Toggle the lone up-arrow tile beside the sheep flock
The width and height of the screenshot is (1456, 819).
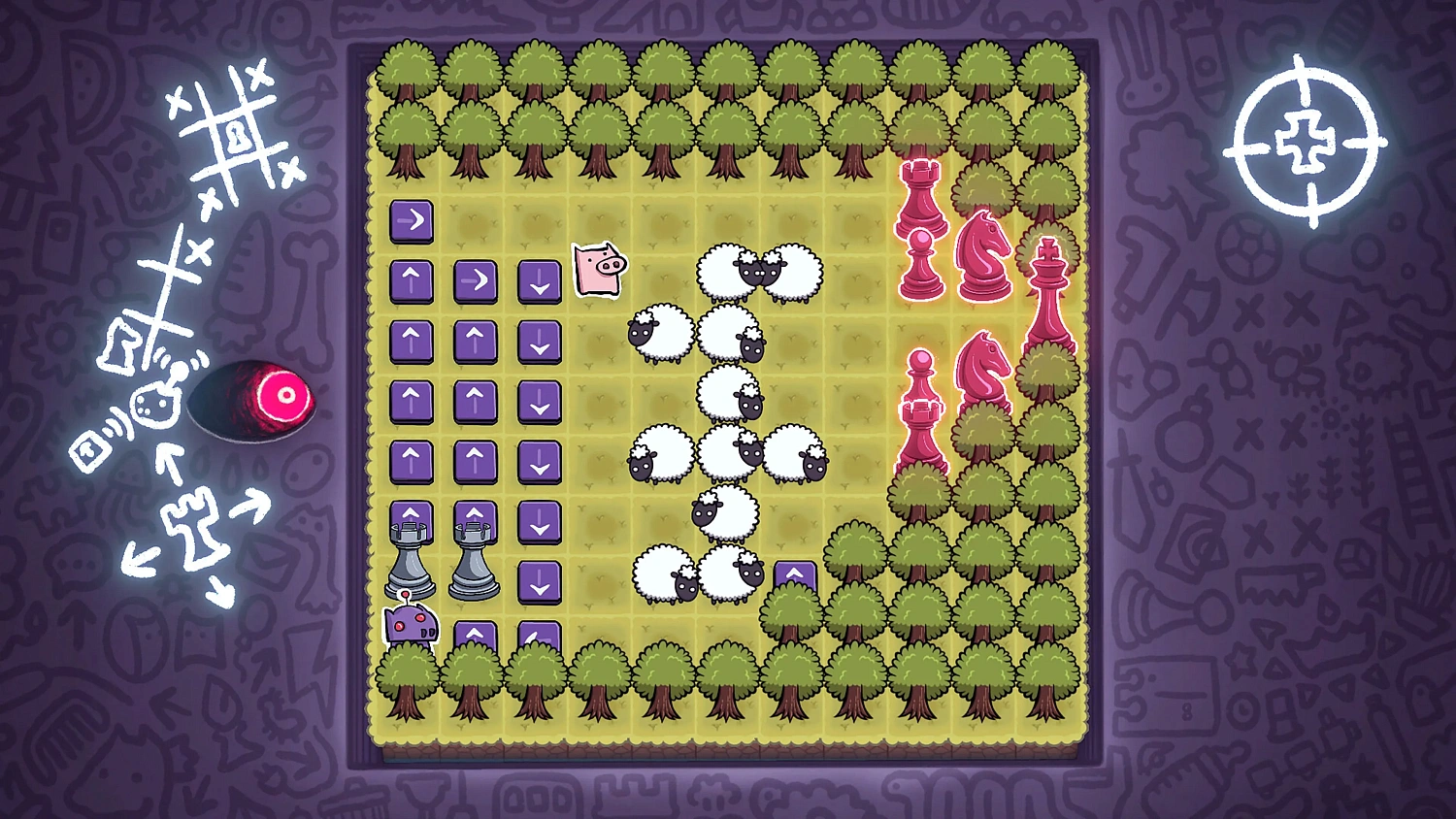(x=796, y=574)
